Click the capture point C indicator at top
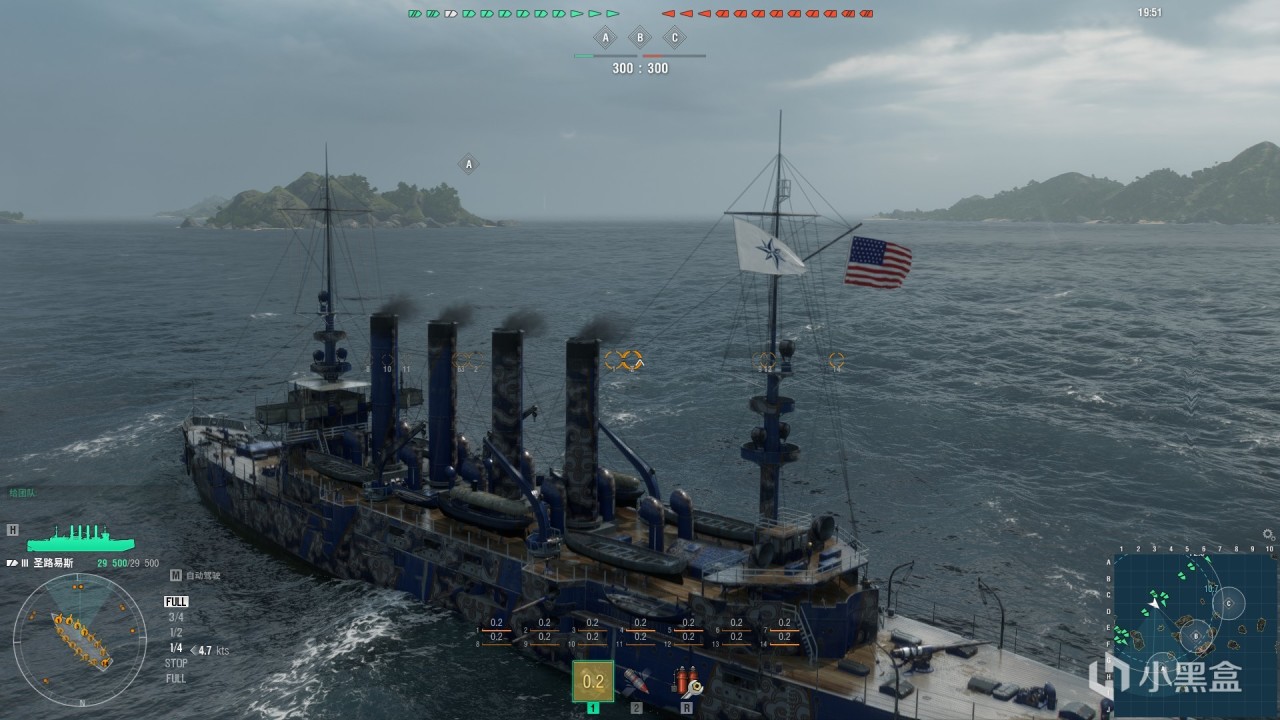Viewport: 1280px width, 720px height. coord(675,39)
